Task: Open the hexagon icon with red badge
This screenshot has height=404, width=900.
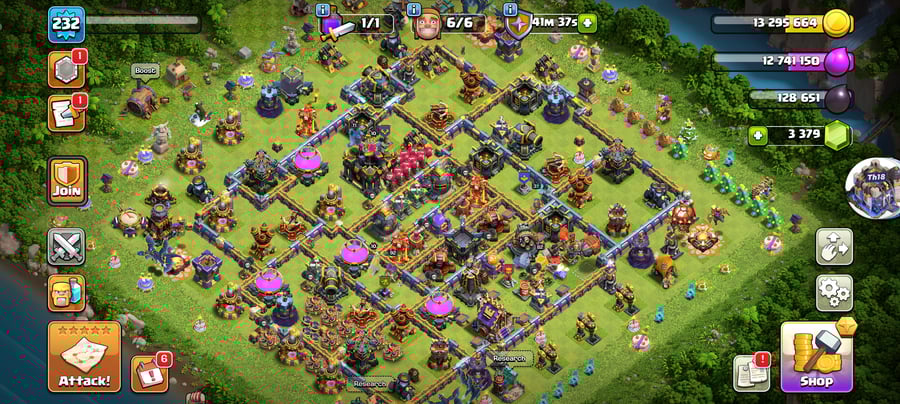Action: coord(65,69)
